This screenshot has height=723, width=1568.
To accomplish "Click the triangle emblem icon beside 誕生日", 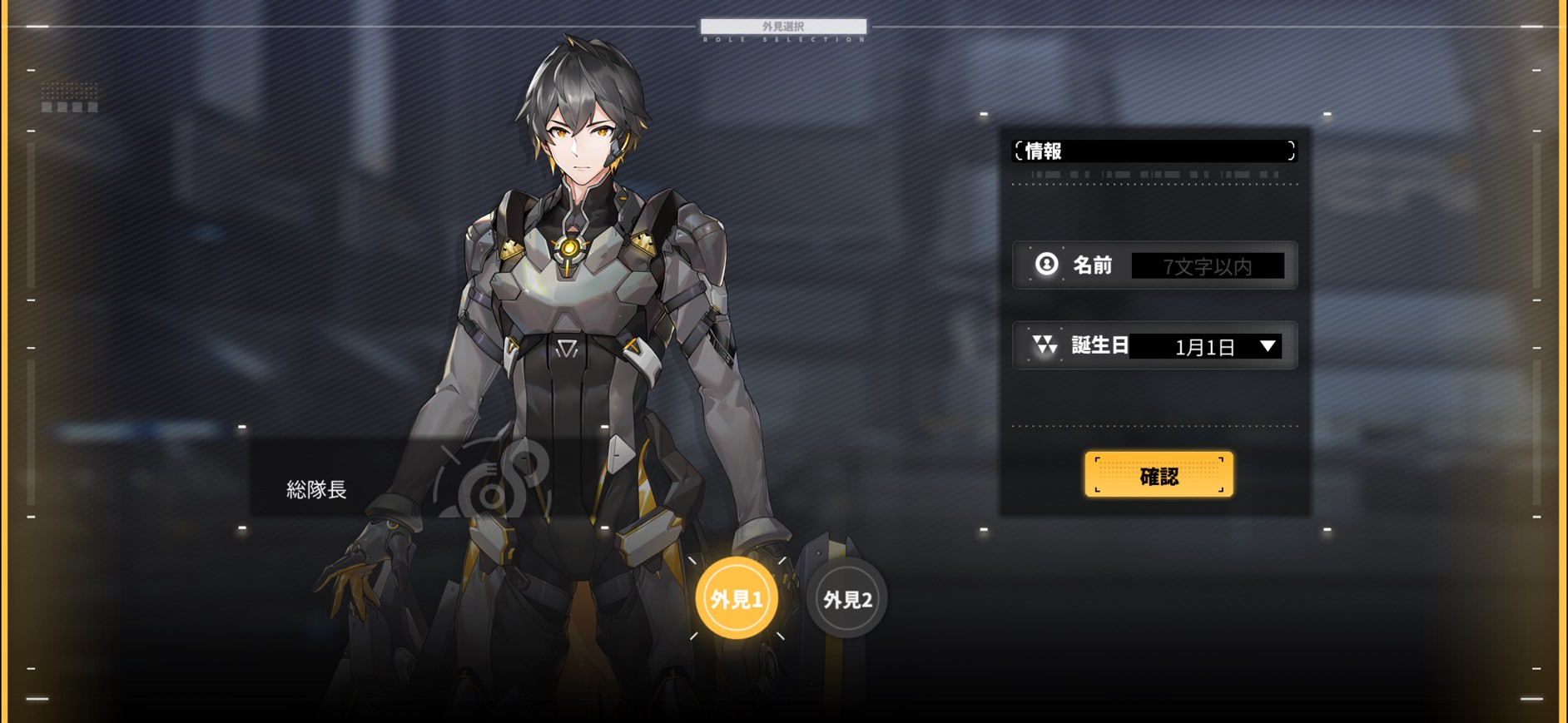I will 1045,346.
